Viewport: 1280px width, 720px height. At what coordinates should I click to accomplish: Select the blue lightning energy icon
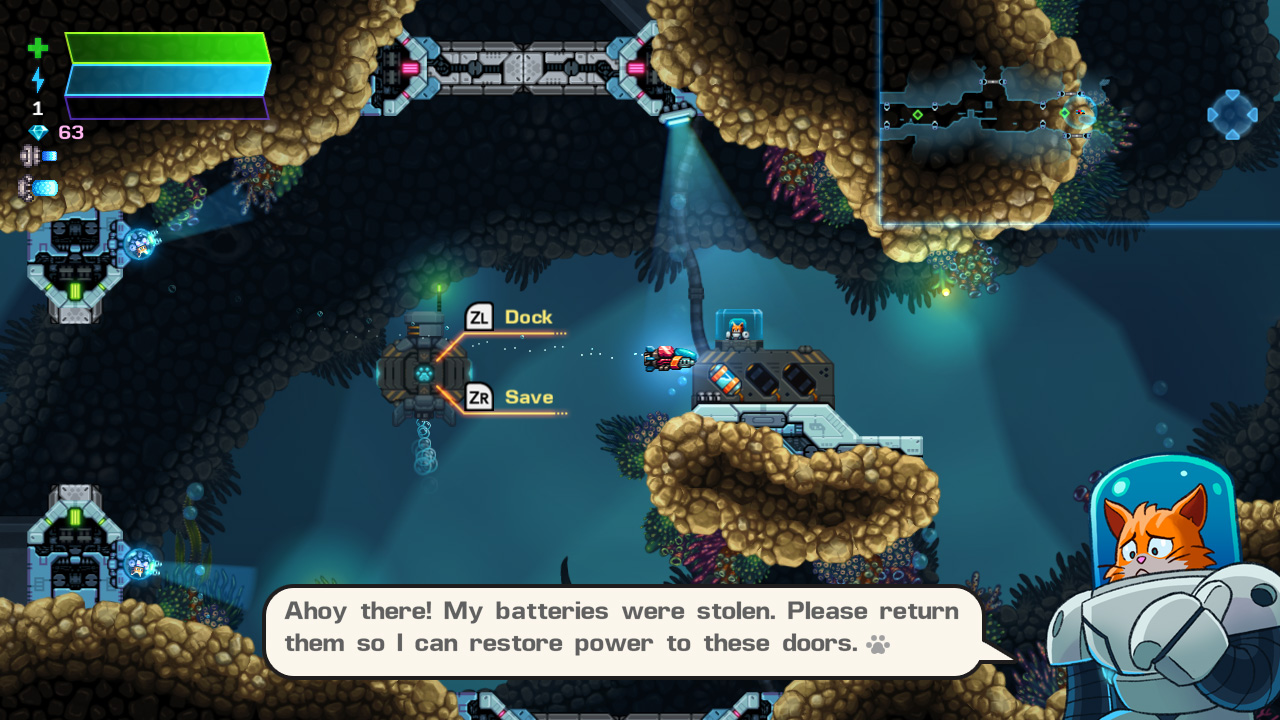click(x=38, y=80)
